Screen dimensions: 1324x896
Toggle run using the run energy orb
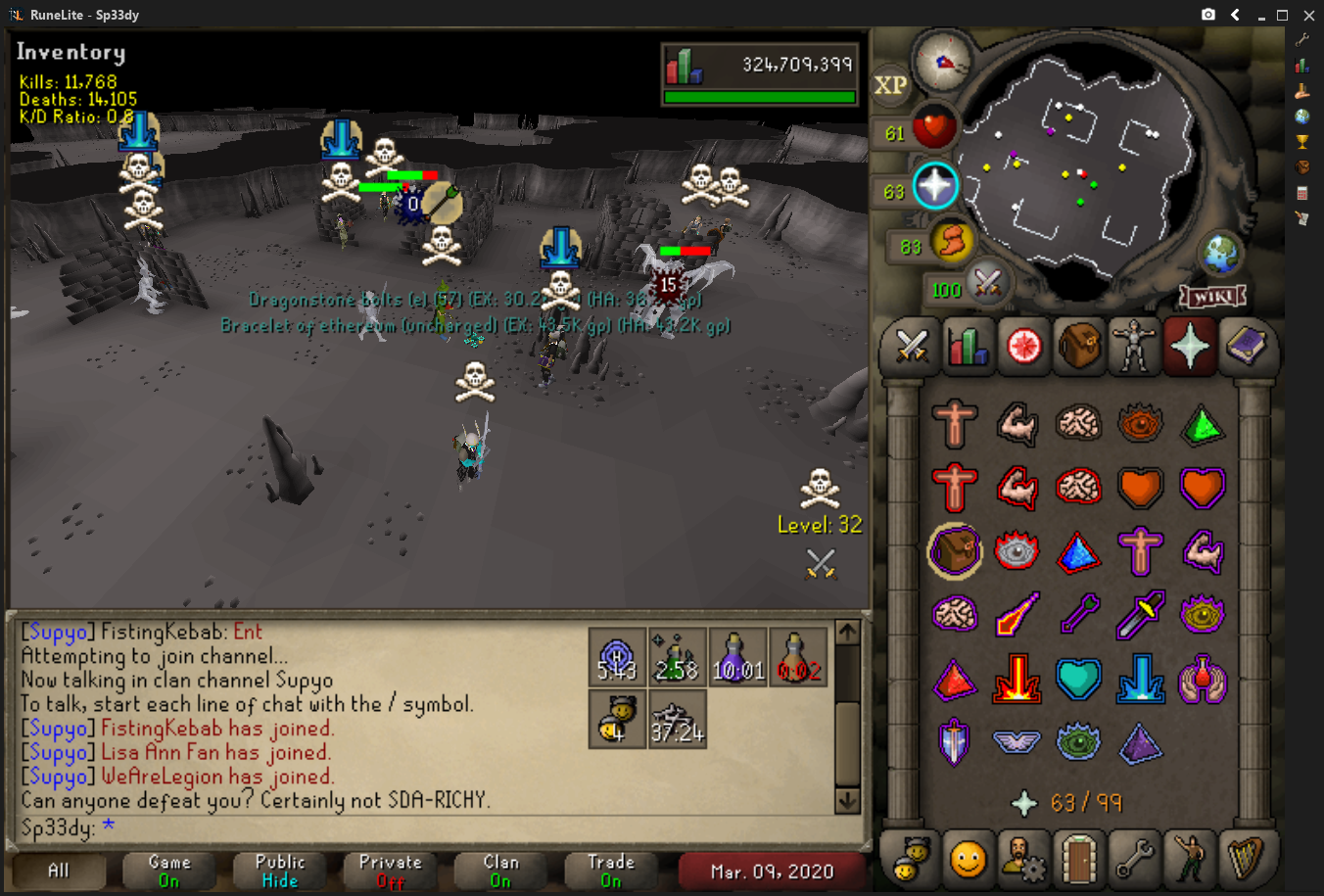tap(952, 241)
